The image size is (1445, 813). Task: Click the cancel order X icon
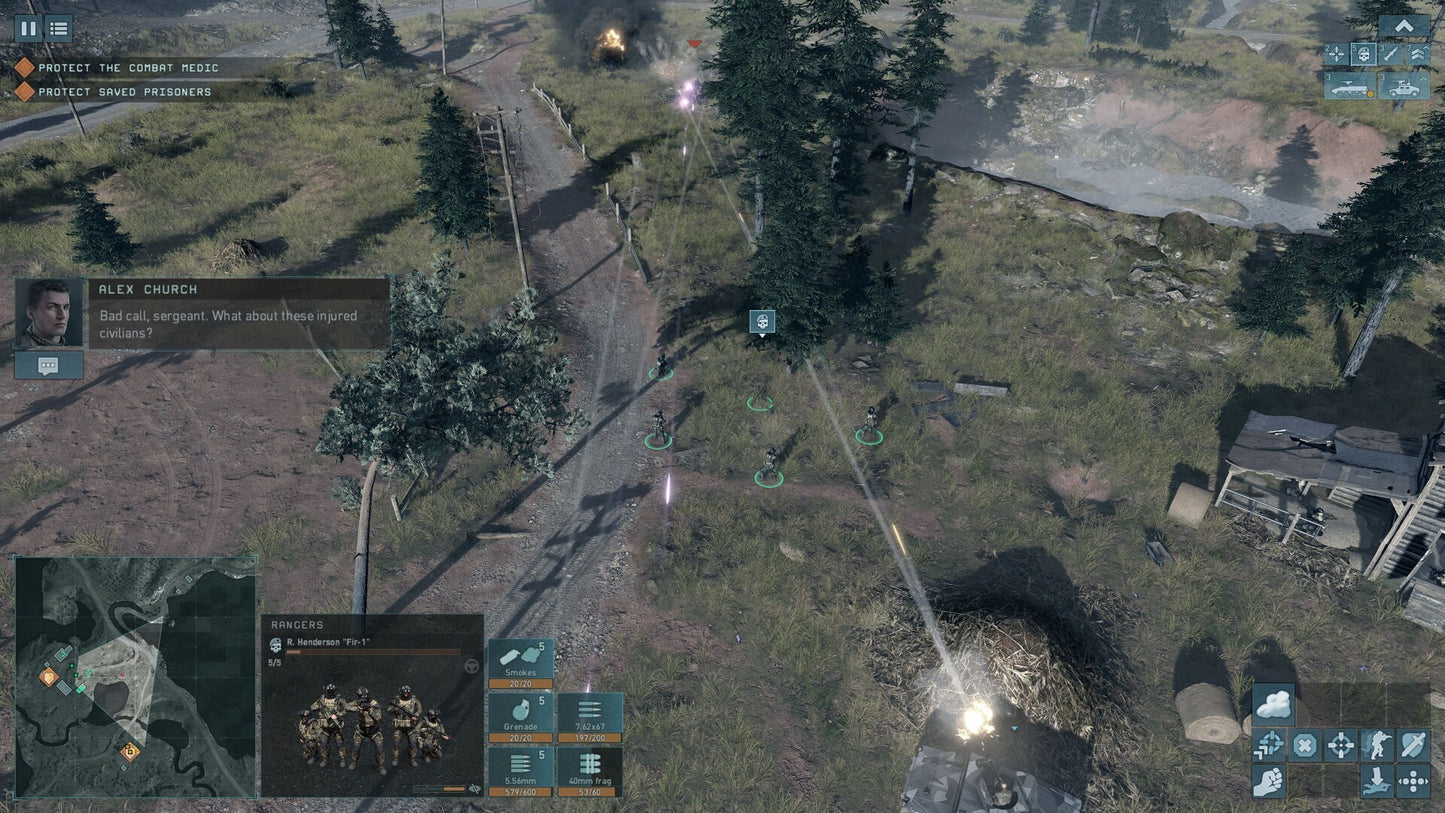(1306, 745)
